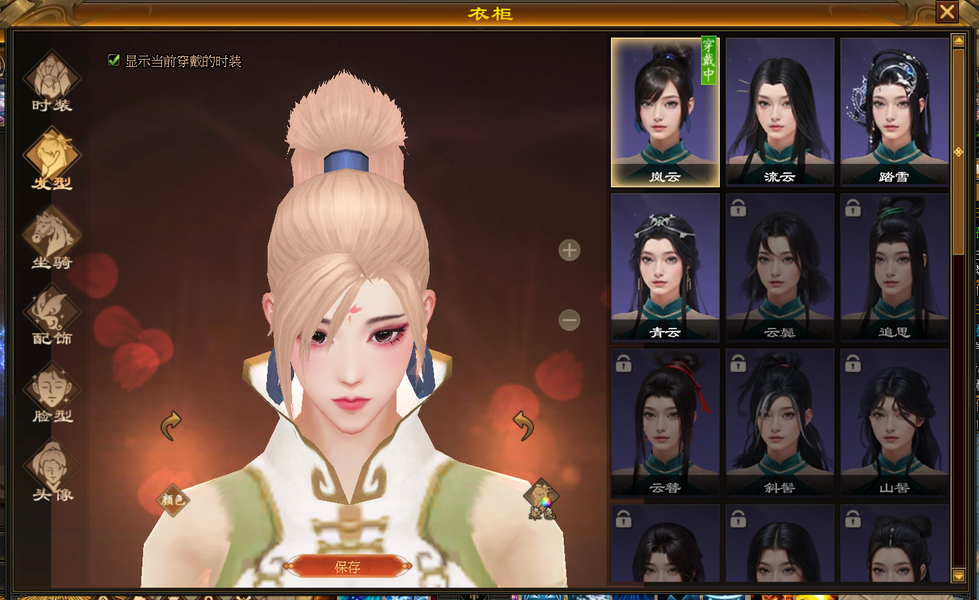Switch to the 头像 avatar tab
The height and width of the screenshot is (600, 979).
52,471
